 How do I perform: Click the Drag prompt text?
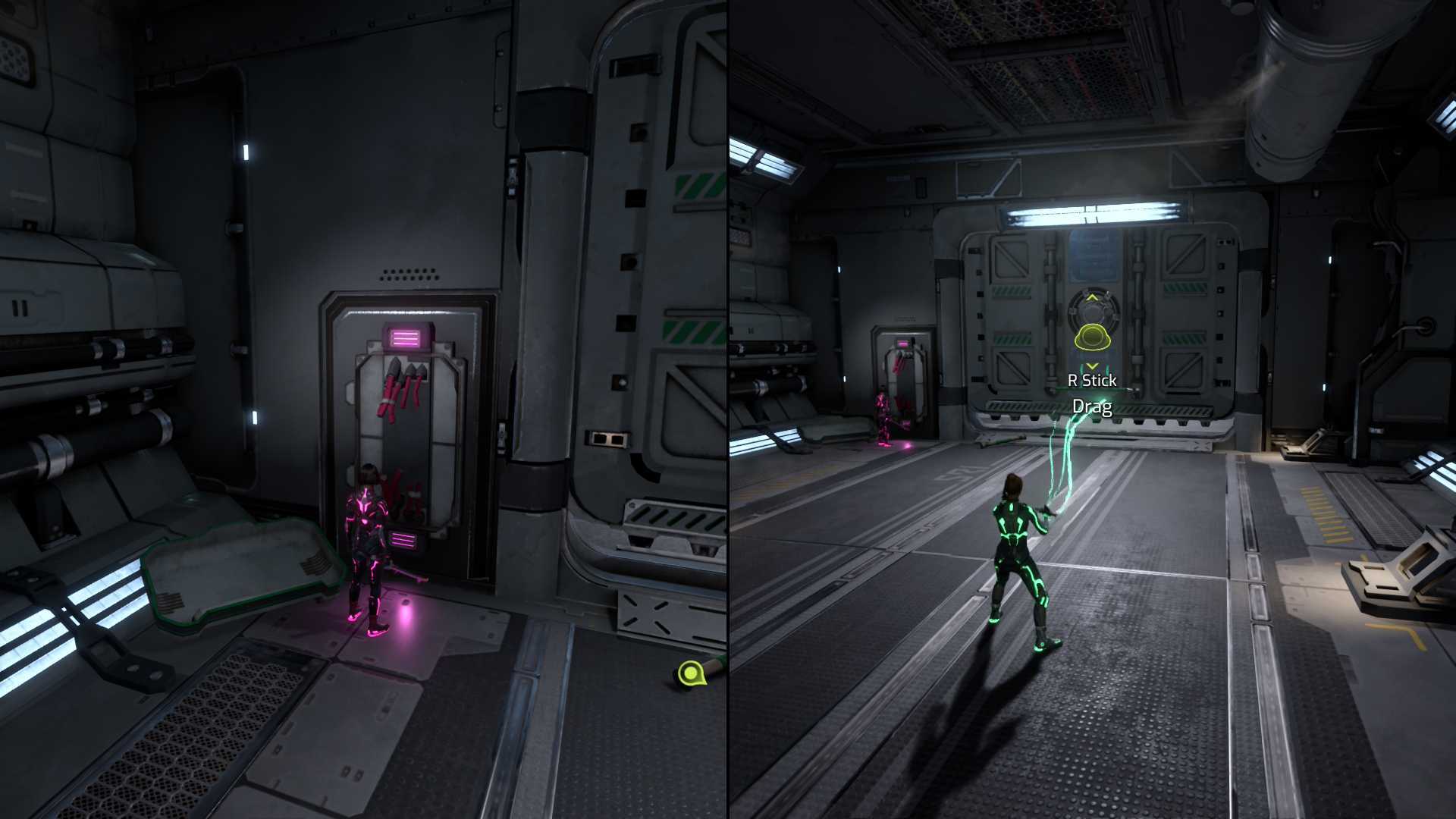1093,407
